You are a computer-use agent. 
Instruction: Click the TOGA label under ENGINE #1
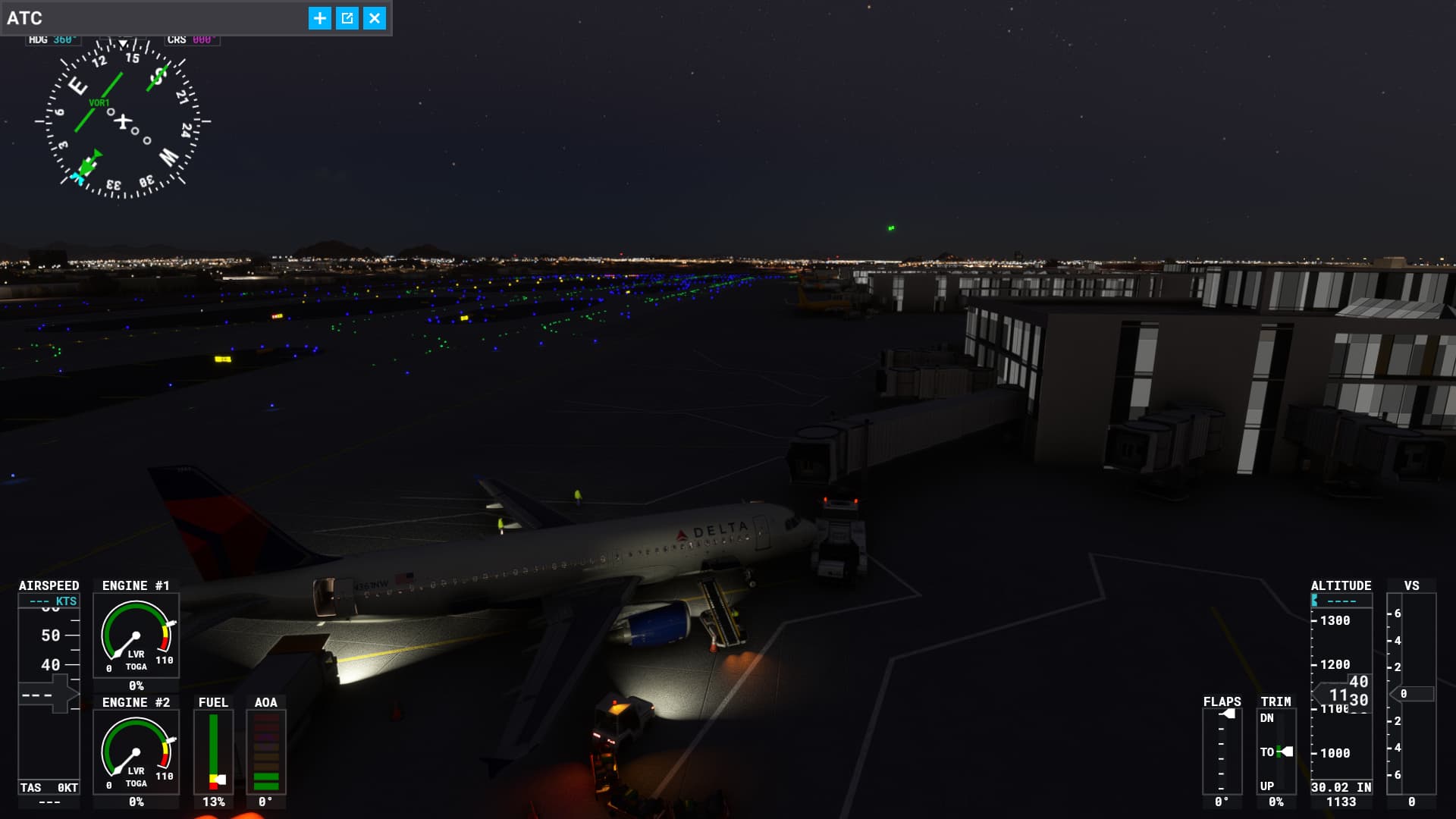coord(137,668)
